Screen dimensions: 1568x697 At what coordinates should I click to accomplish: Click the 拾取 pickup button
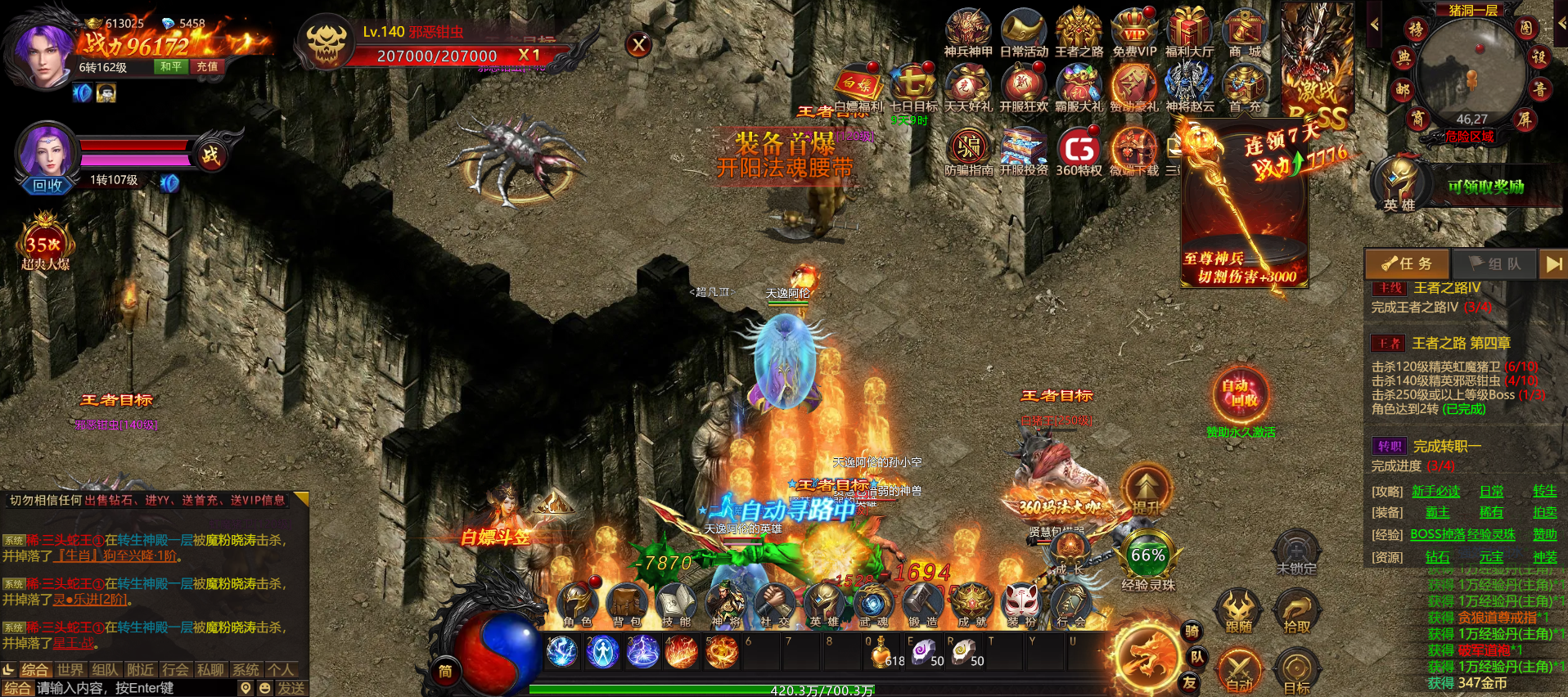coord(1296,612)
